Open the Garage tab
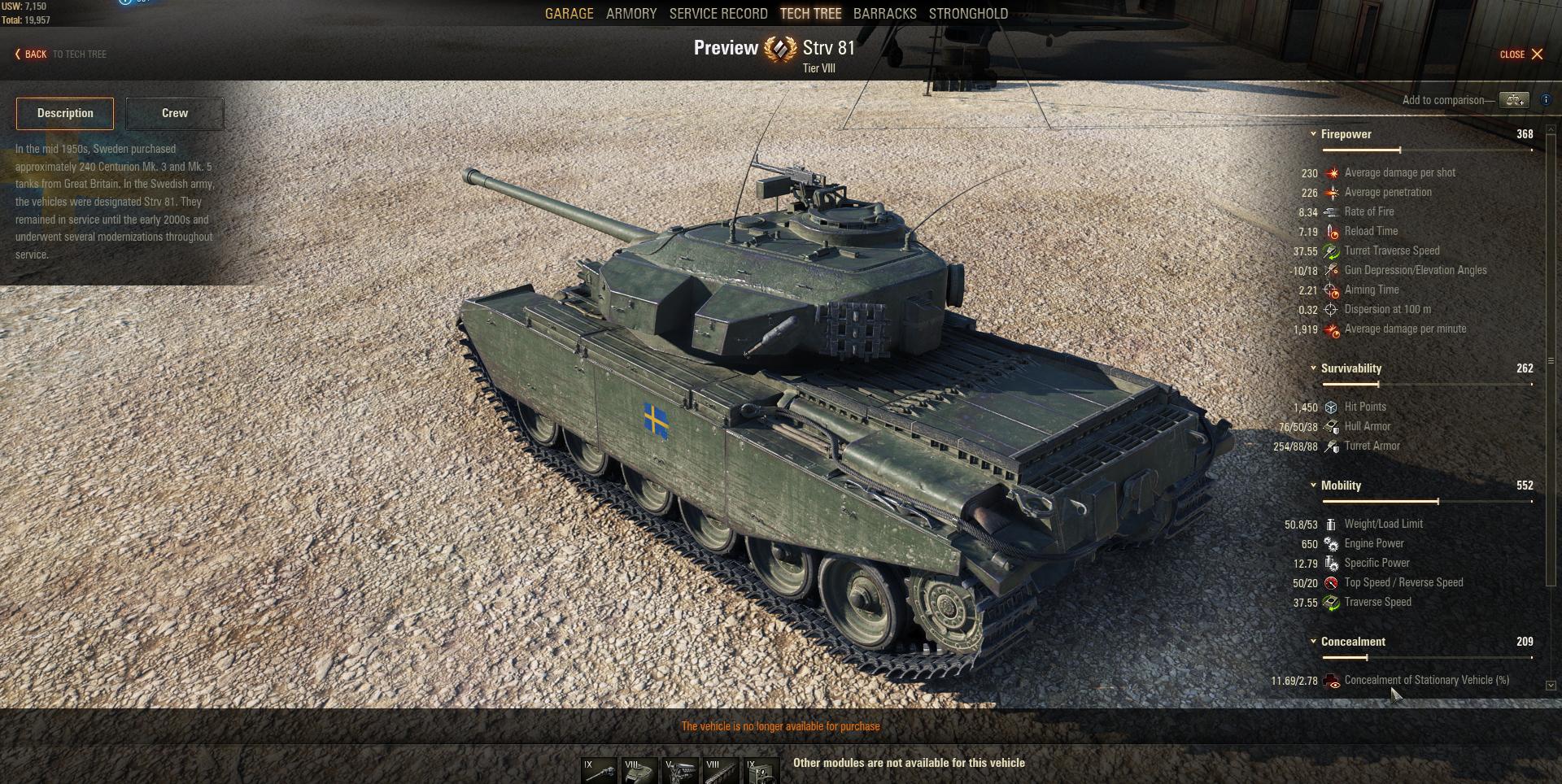The image size is (1562, 784). 569,14
